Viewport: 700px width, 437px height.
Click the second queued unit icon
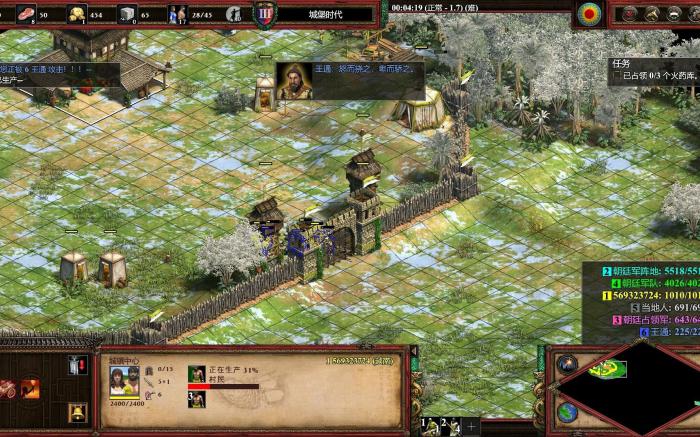click(x=197, y=398)
